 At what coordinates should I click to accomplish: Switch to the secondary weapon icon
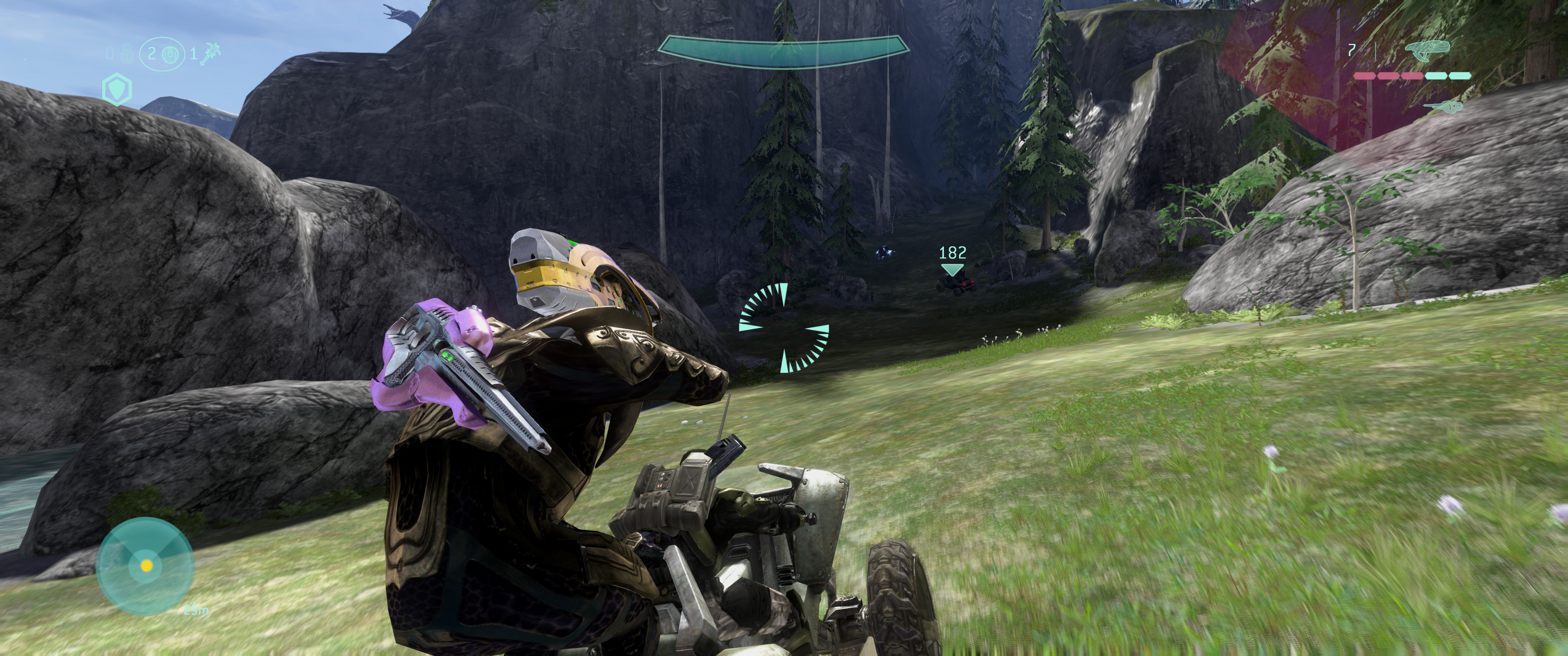coord(1442,107)
